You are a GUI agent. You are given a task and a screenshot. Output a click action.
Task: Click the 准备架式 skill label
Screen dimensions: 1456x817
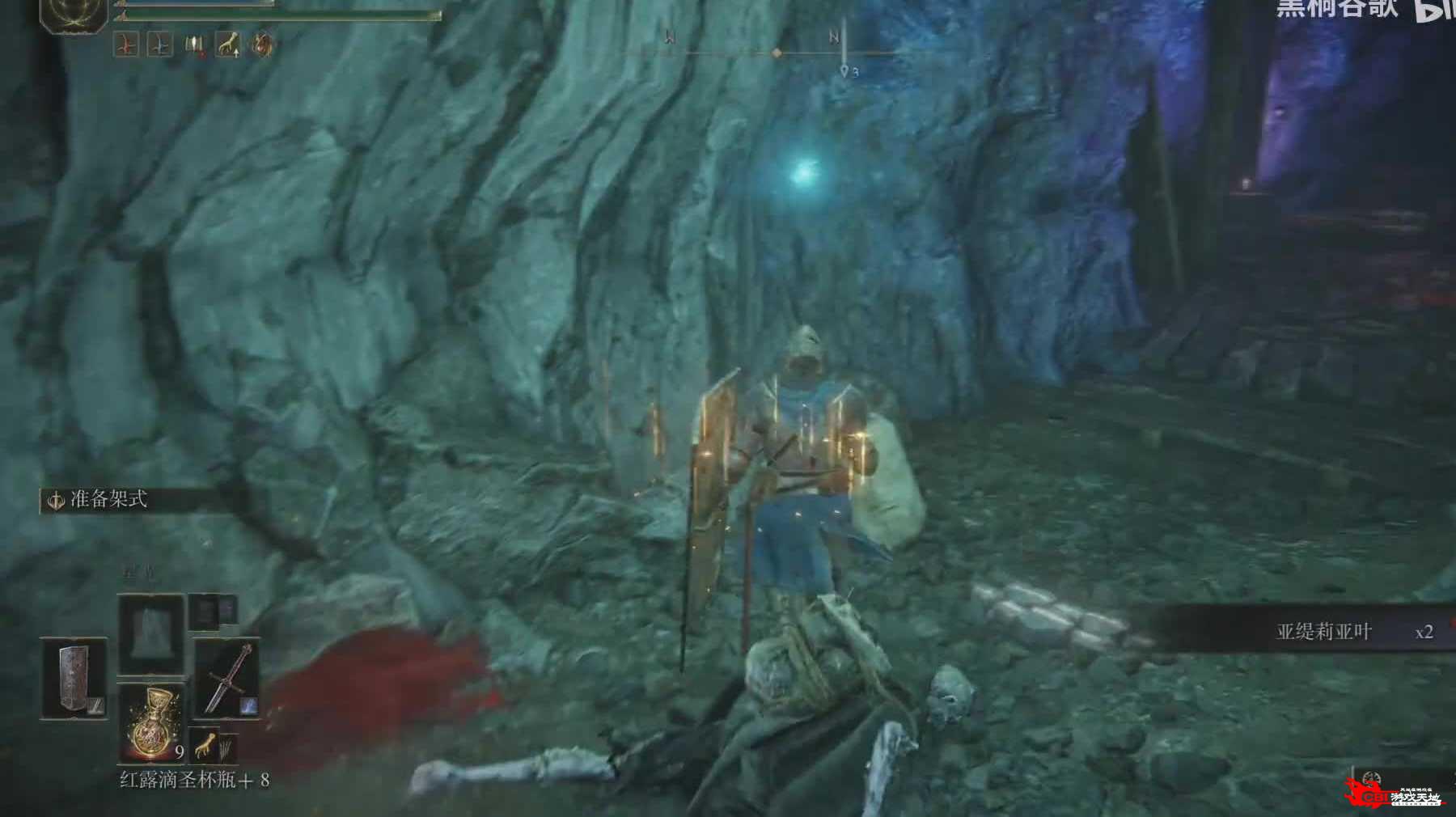(x=108, y=500)
